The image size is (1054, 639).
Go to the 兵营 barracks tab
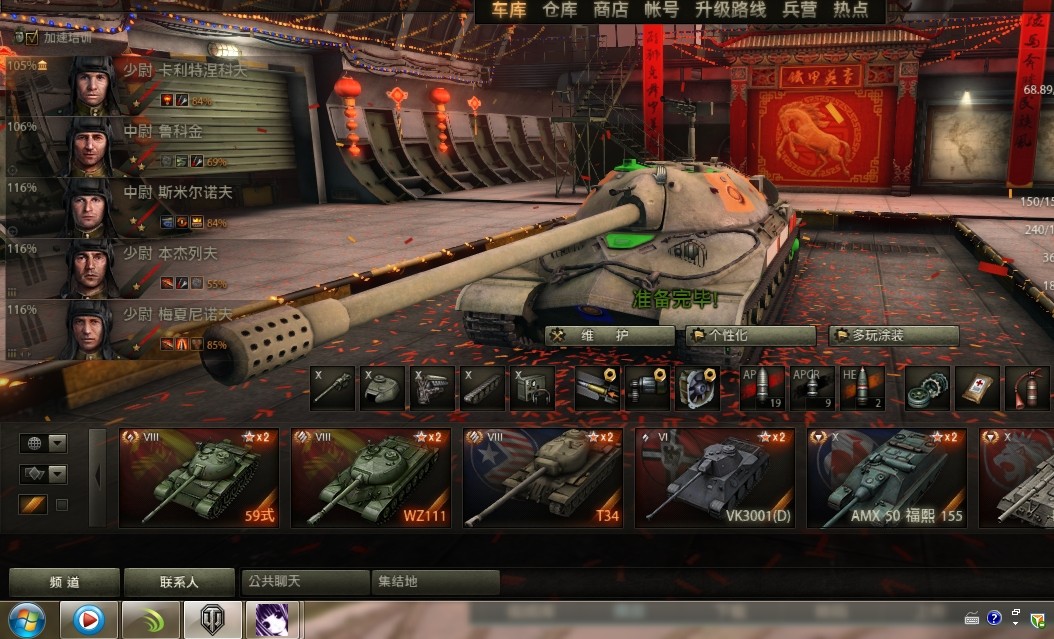pyautogui.click(x=799, y=10)
